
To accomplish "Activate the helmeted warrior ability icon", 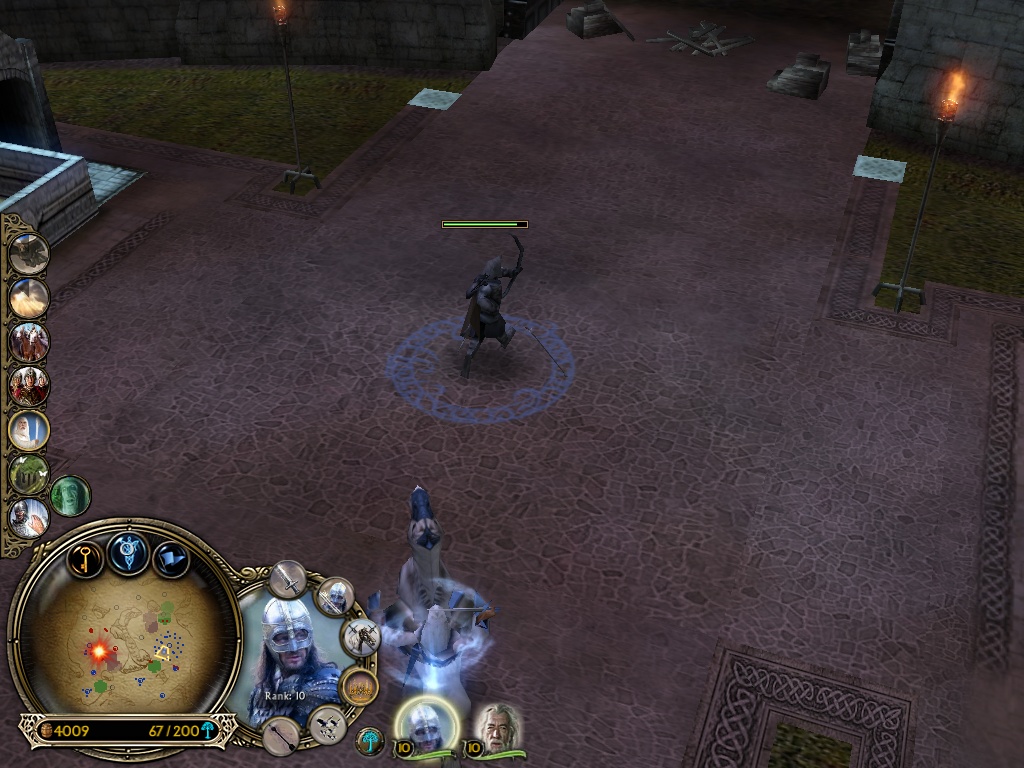I will click(335, 597).
